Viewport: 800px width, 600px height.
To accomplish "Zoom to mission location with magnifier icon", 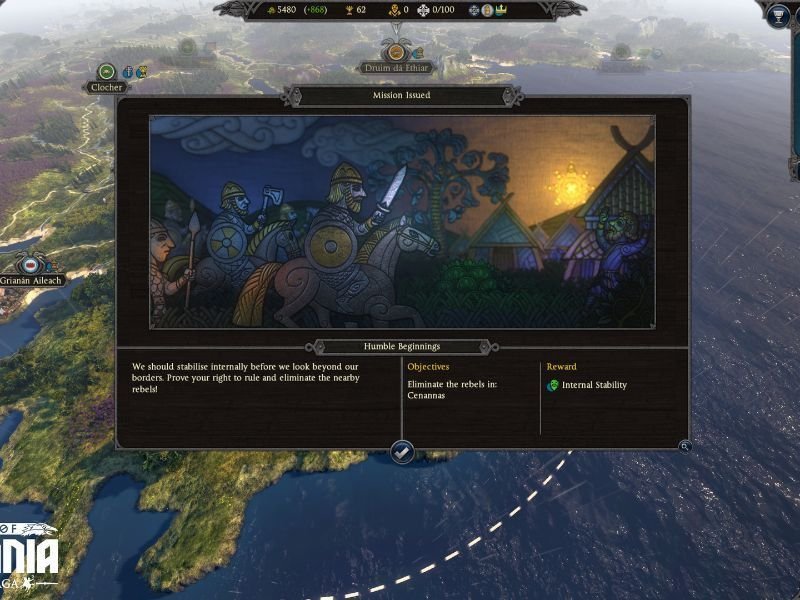I will click(684, 446).
